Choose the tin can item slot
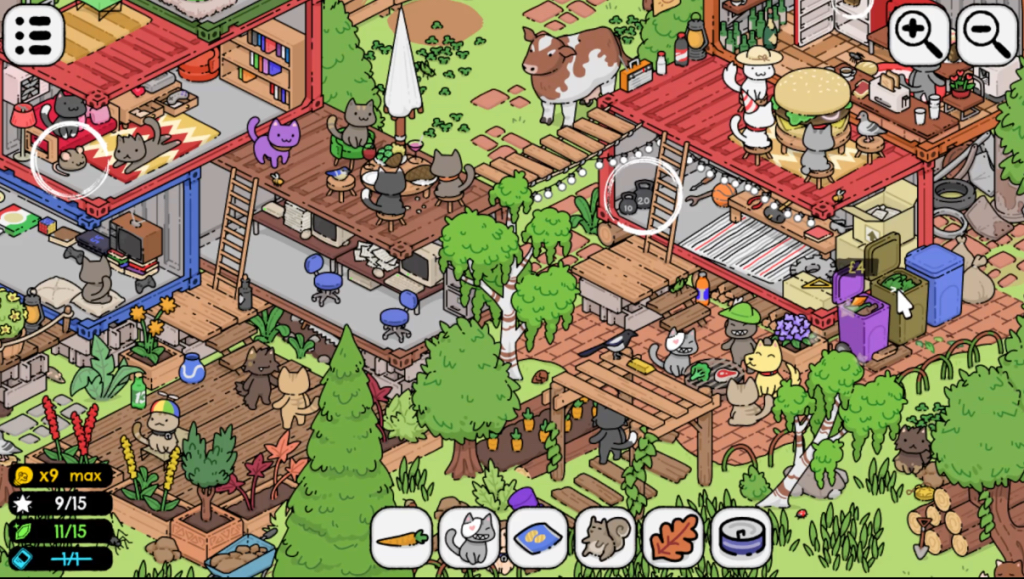This screenshot has height=579, width=1024. (740, 537)
